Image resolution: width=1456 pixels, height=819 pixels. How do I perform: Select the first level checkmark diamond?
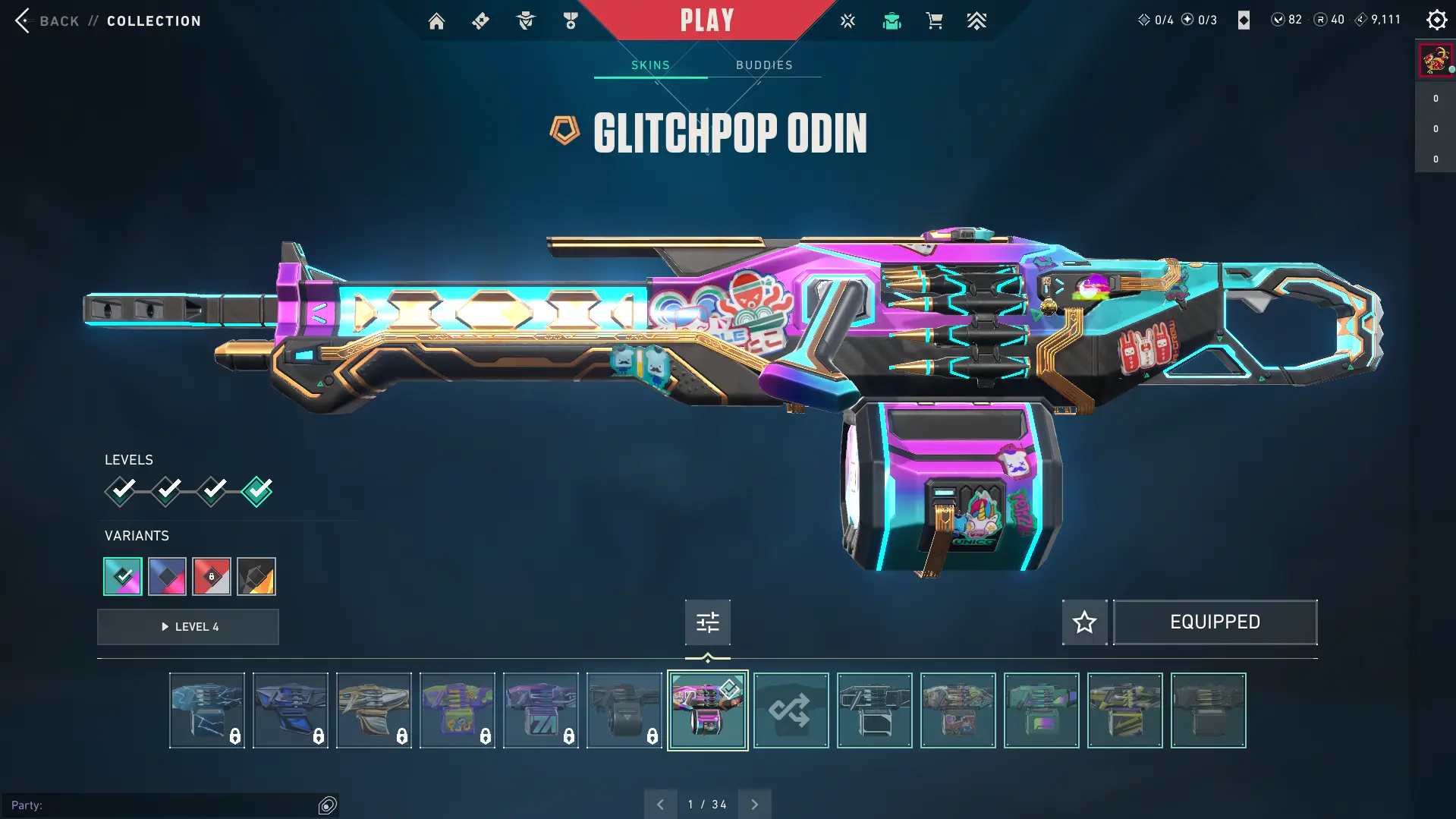click(x=121, y=491)
